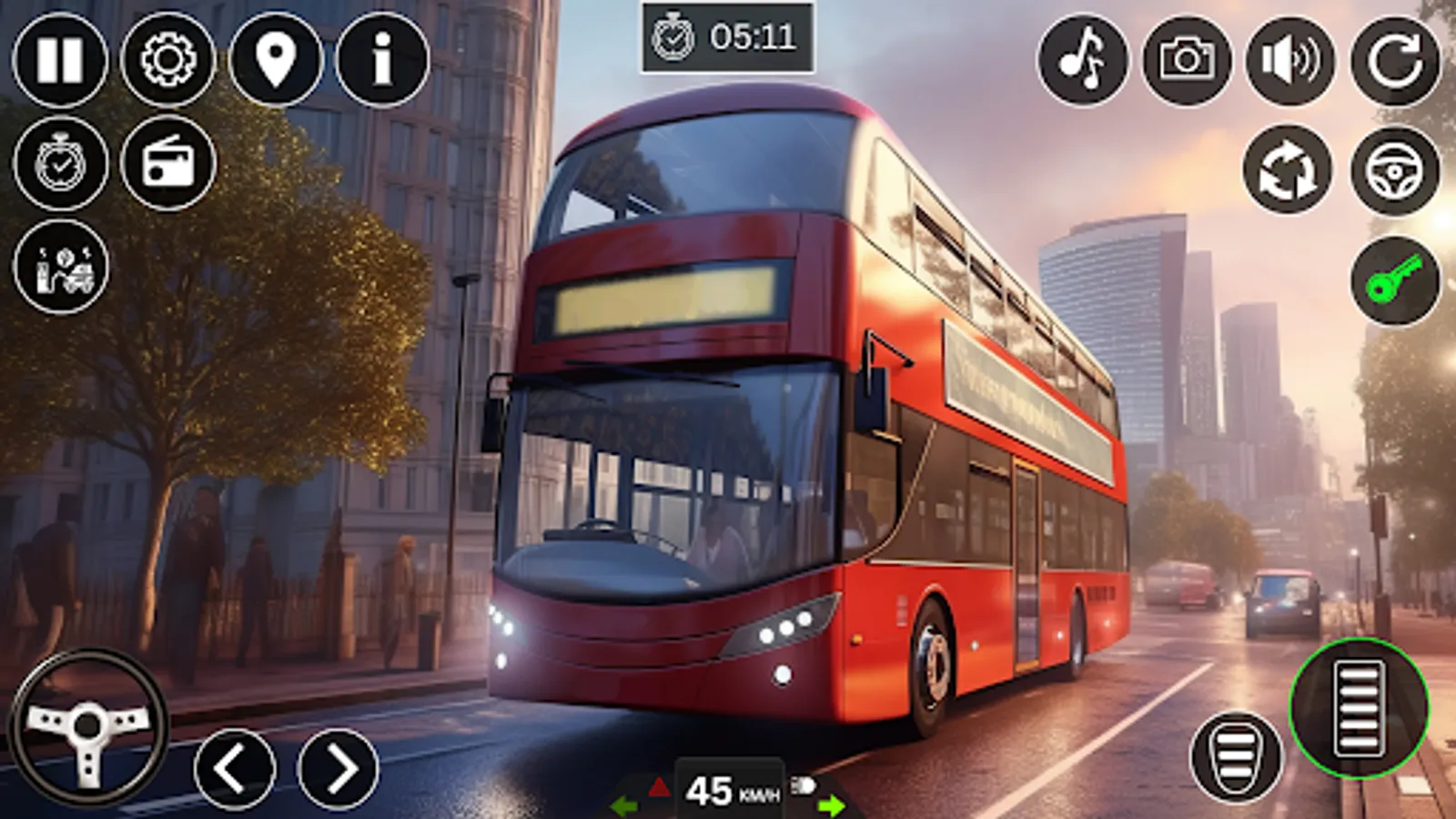Tap the 05:11 timer display
Screen dimensions: 1456x819
pyautogui.click(x=728, y=38)
